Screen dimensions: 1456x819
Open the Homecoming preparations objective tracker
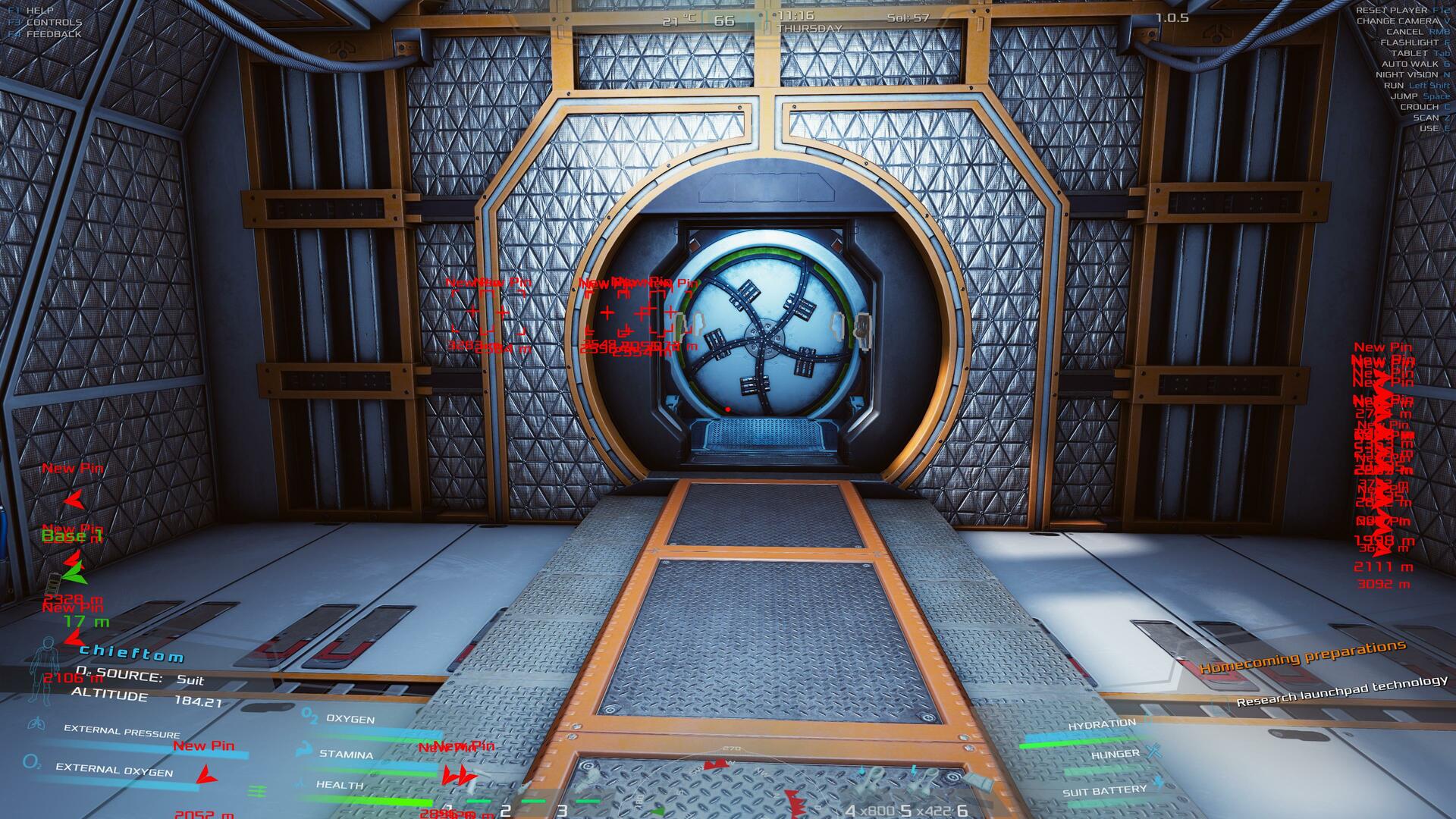point(1302,657)
